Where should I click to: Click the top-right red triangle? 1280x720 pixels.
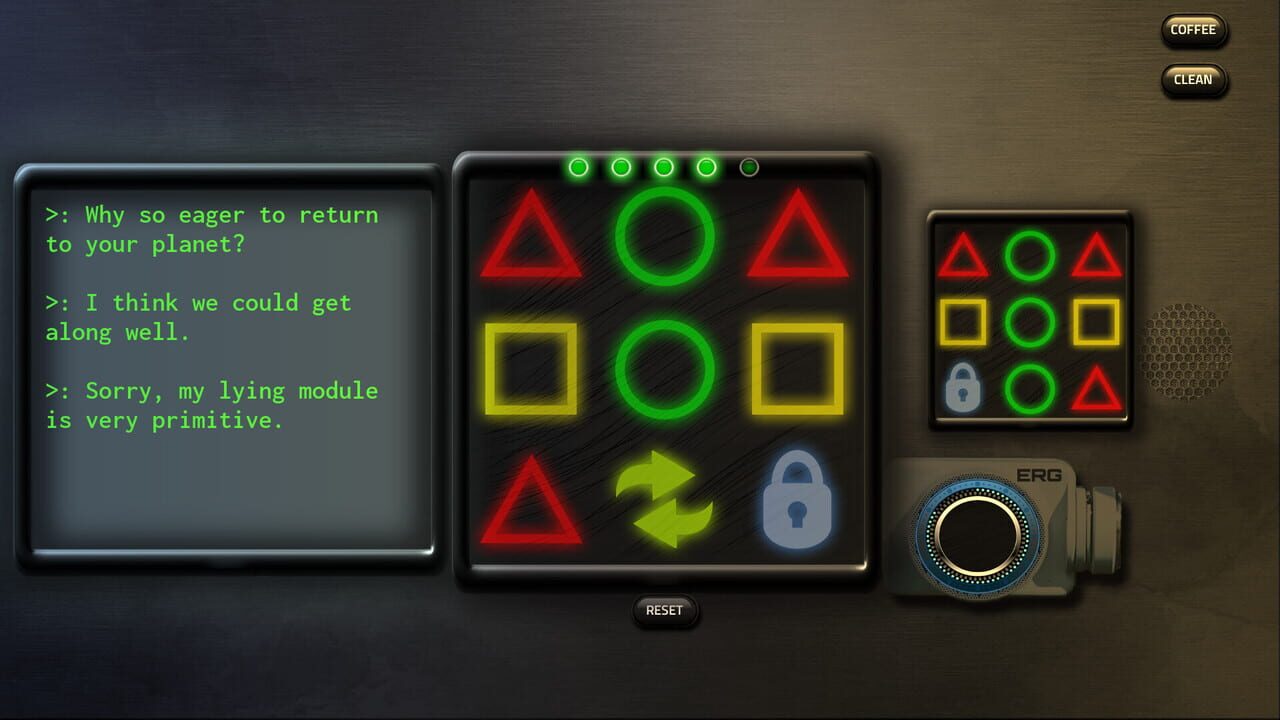click(x=800, y=240)
